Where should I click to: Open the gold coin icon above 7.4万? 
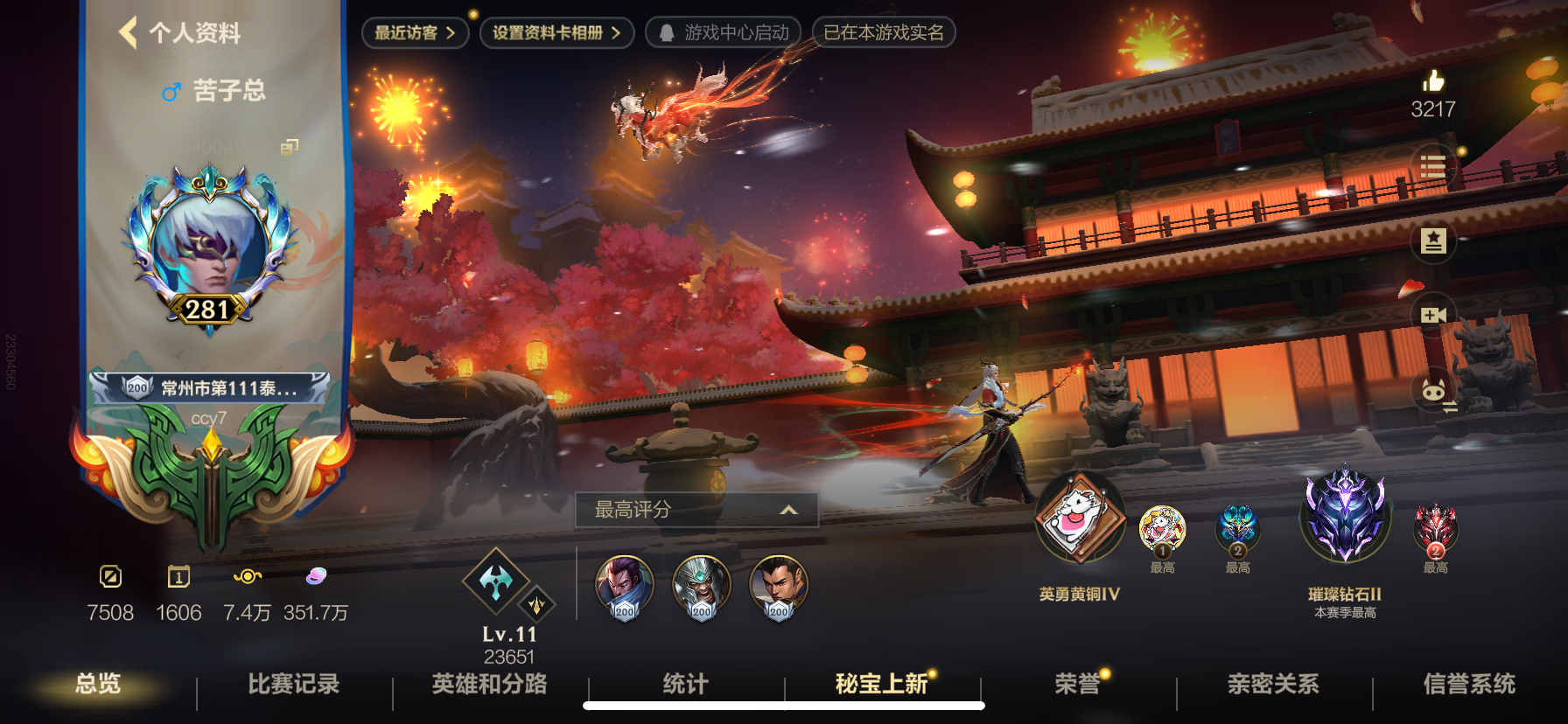pyautogui.click(x=247, y=577)
